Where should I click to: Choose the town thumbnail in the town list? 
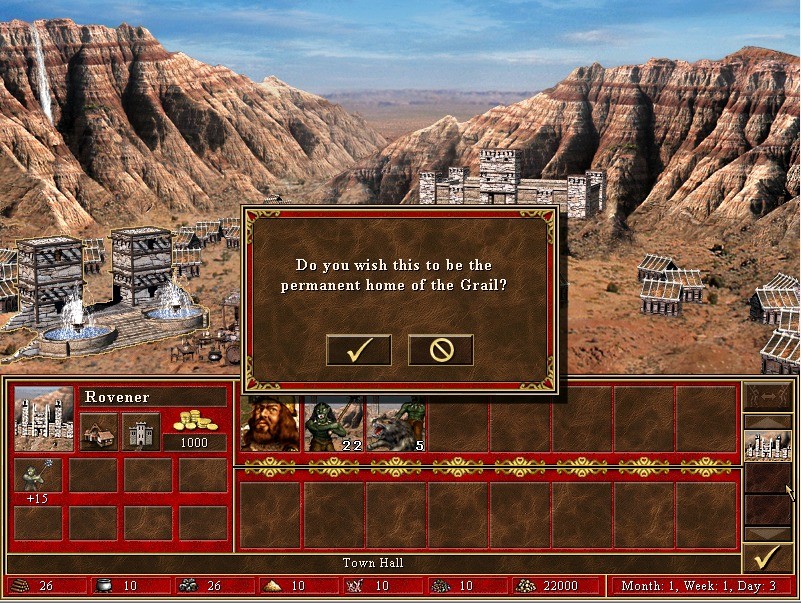coord(767,445)
